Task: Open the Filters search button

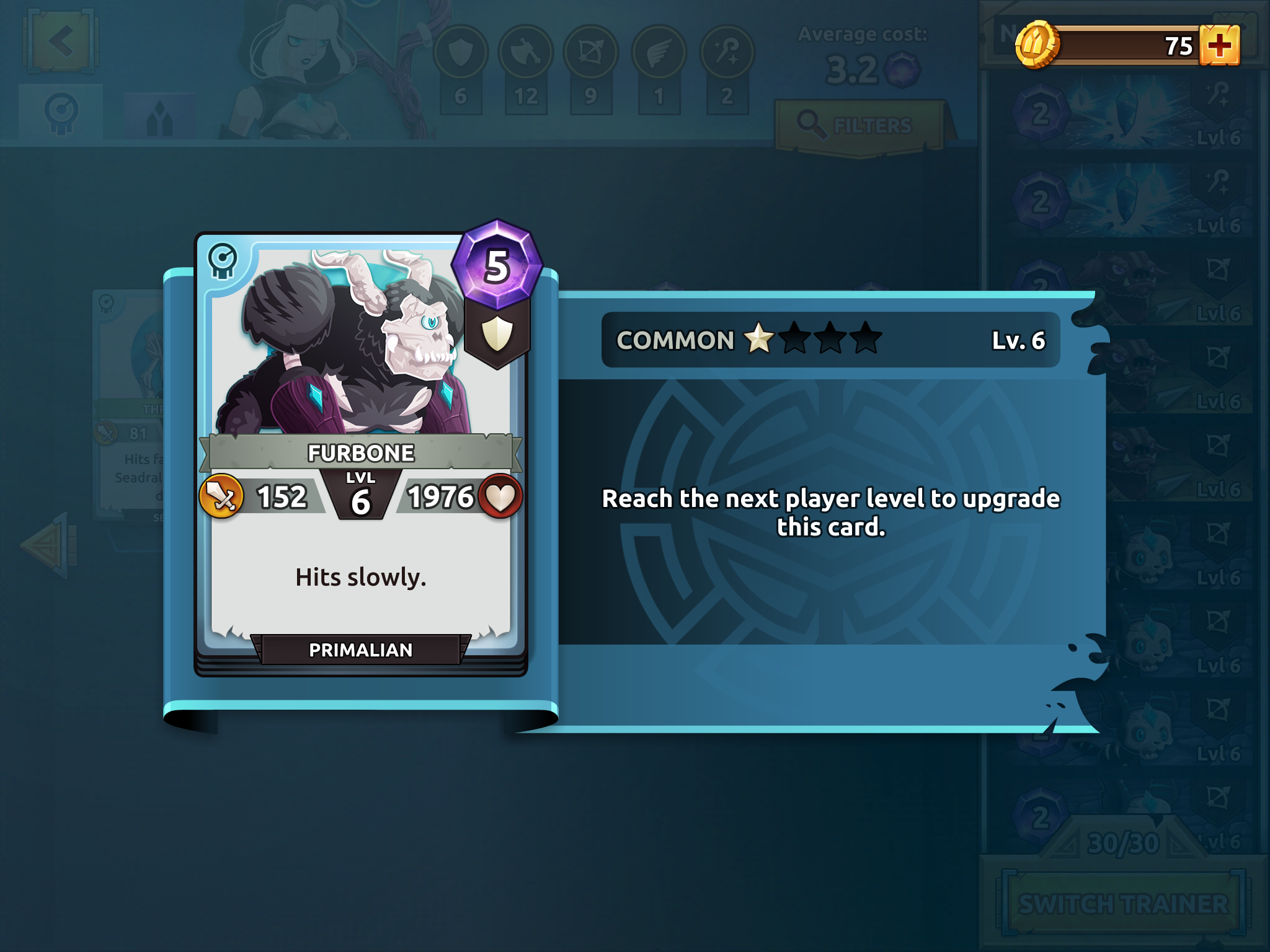Action: click(859, 126)
